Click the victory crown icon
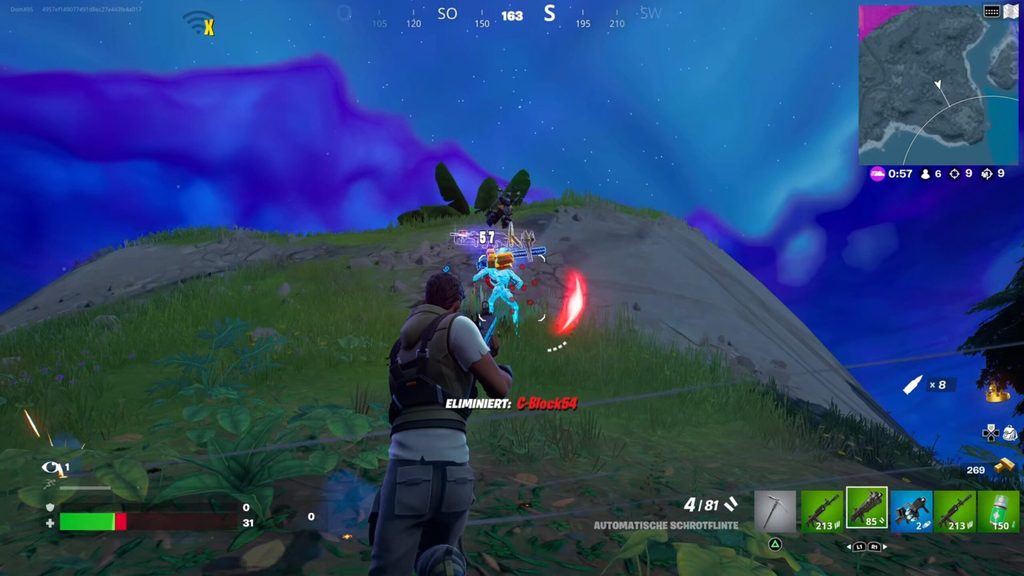 pos(997,392)
